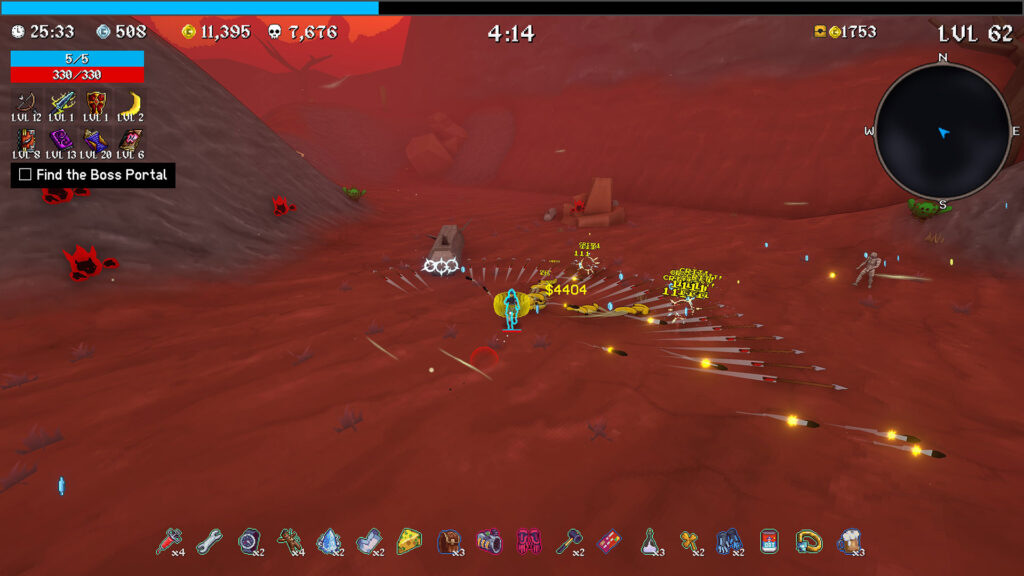
Task: Pick the glass flask item
Action: [x=649, y=541]
